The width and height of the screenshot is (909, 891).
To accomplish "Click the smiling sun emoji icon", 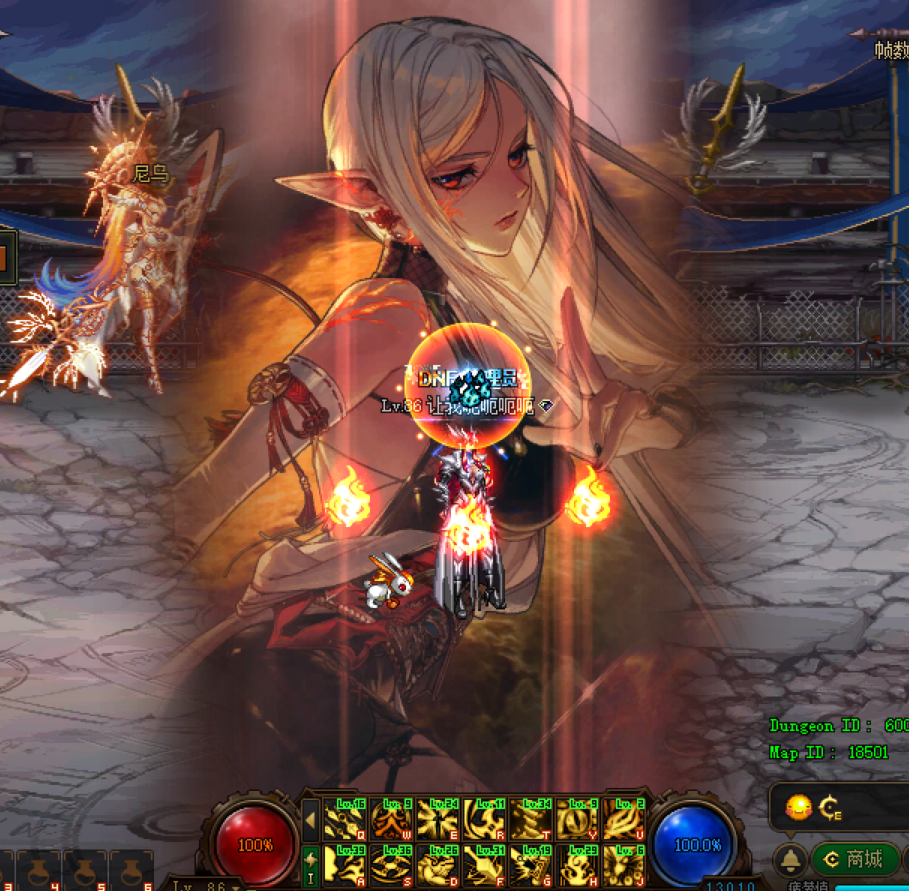I will click(x=798, y=808).
